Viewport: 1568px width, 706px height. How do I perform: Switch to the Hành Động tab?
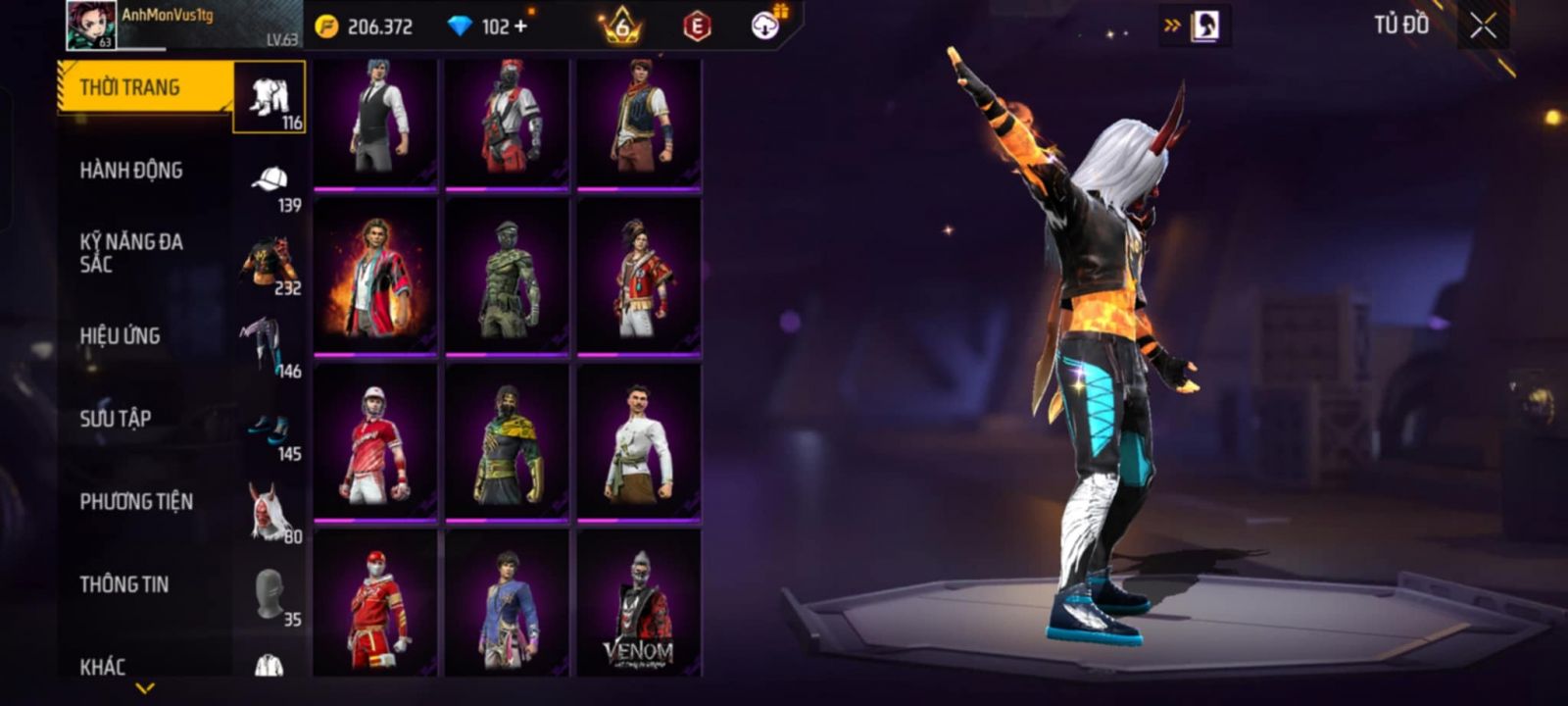145,171
